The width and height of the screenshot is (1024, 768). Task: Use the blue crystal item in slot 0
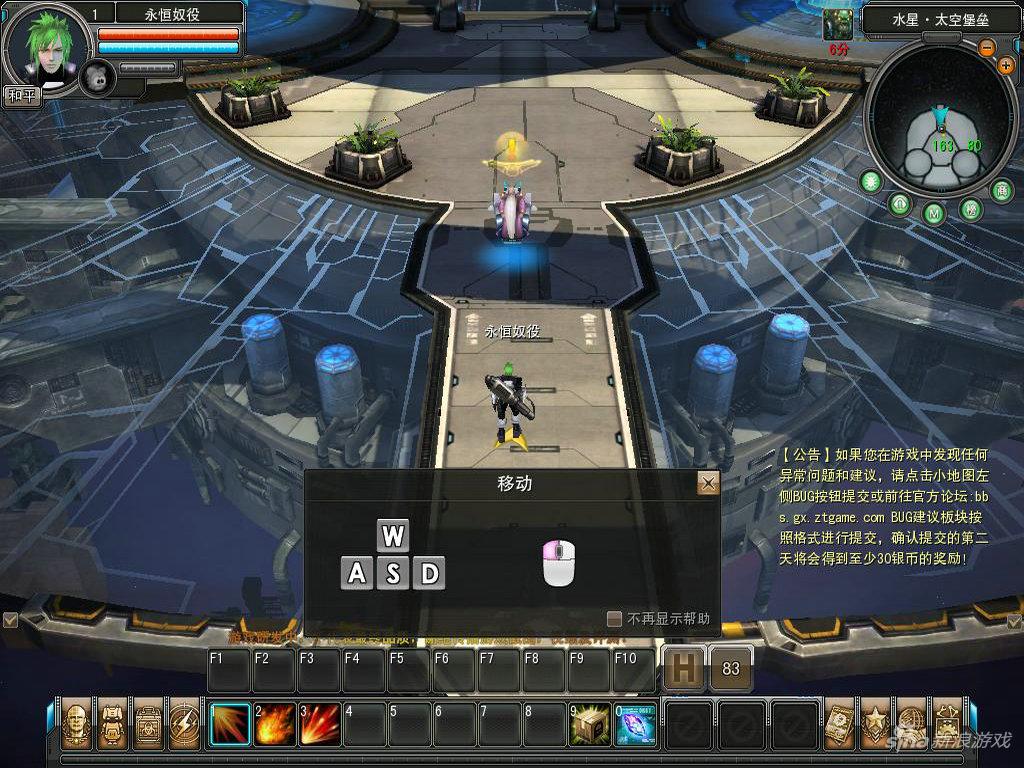click(x=635, y=724)
